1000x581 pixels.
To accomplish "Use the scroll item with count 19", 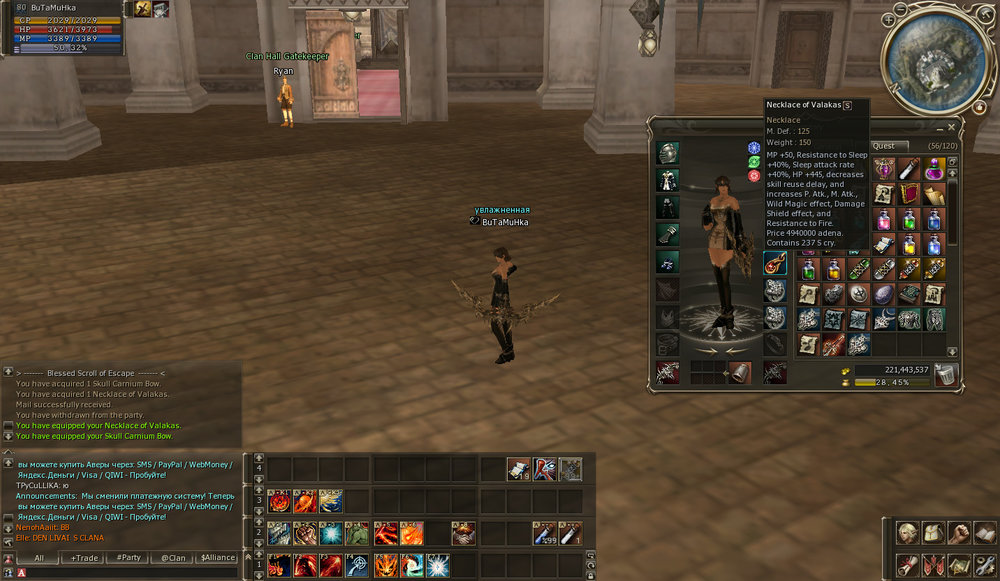I will [518, 469].
